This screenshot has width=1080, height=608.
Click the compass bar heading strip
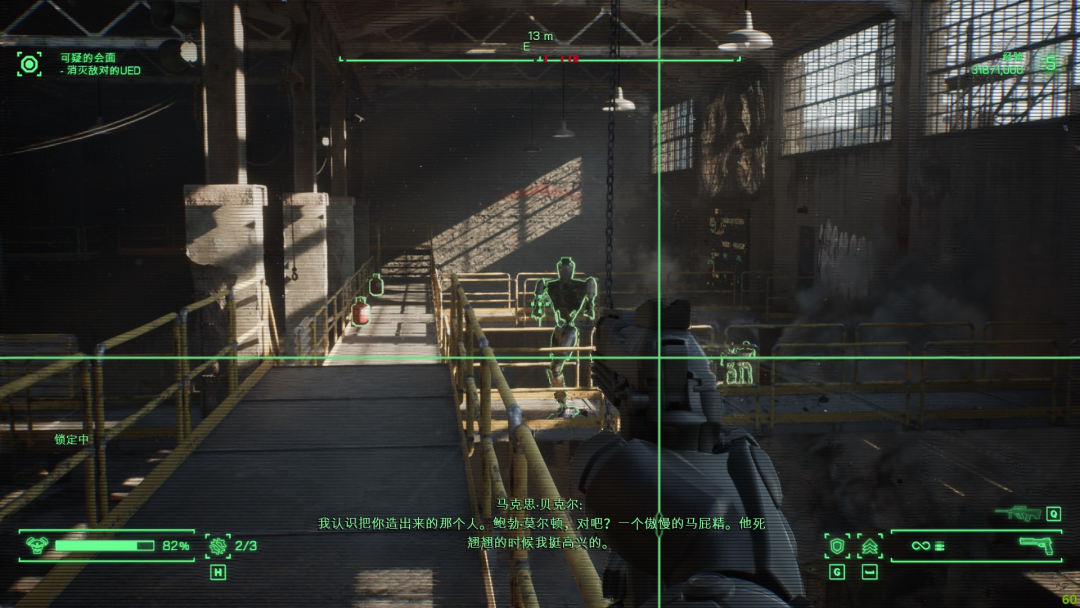point(540,59)
